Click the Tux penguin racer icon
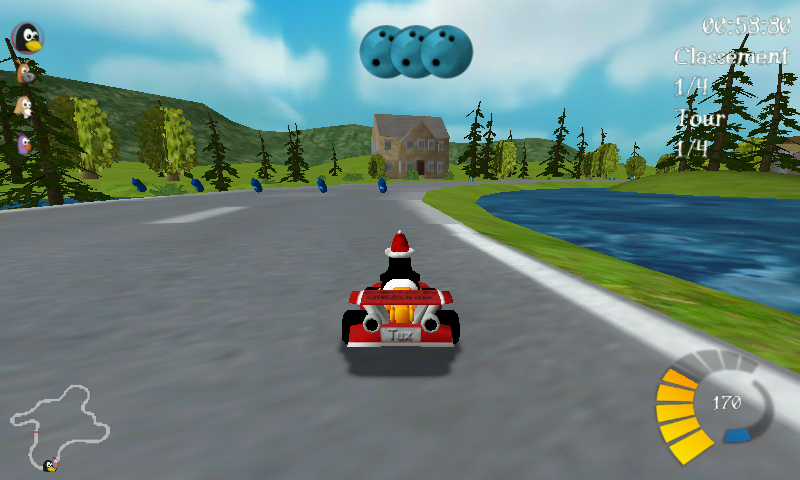The width and height of the screenshot is (800, 480). point(28,38)
